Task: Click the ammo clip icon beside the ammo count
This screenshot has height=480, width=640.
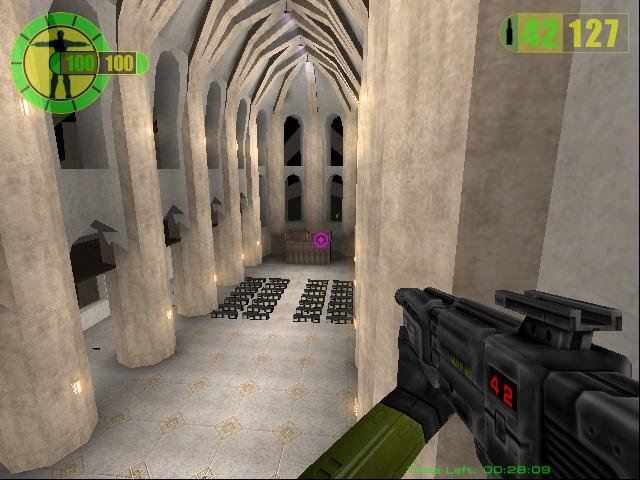Action: tap(512, 33)
